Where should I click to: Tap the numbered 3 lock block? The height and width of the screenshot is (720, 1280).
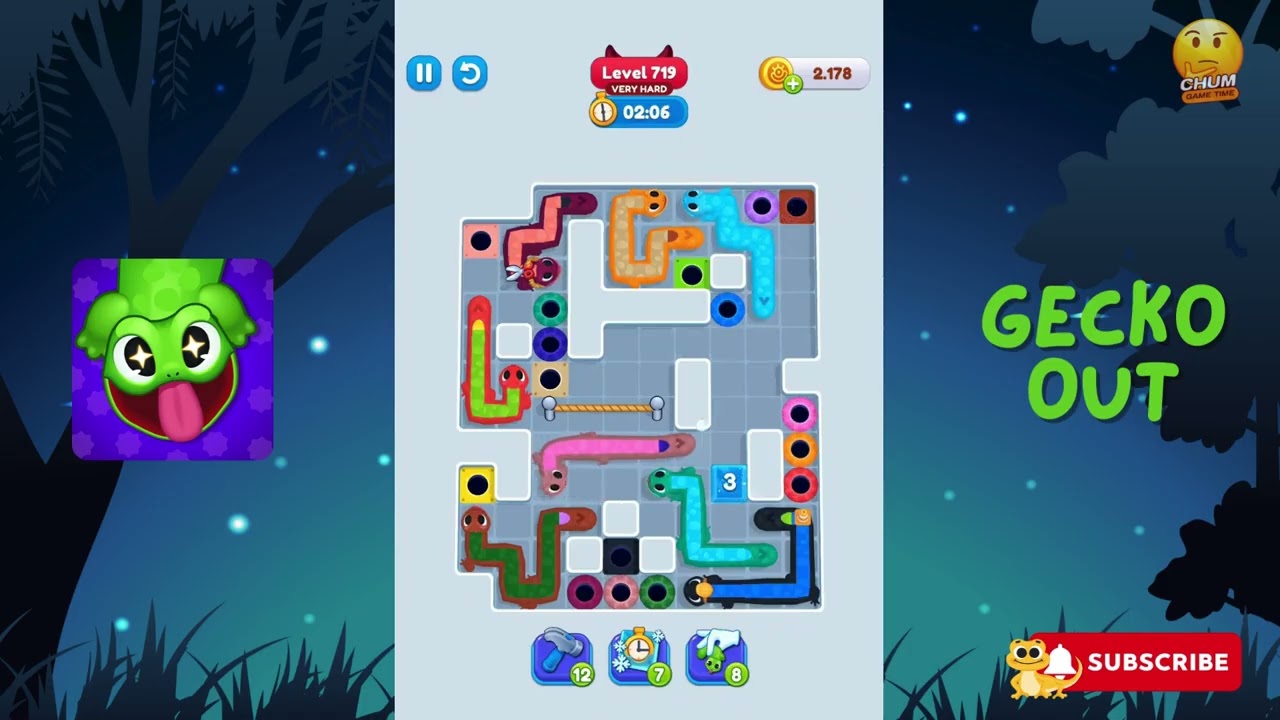[x=729, y=483]
